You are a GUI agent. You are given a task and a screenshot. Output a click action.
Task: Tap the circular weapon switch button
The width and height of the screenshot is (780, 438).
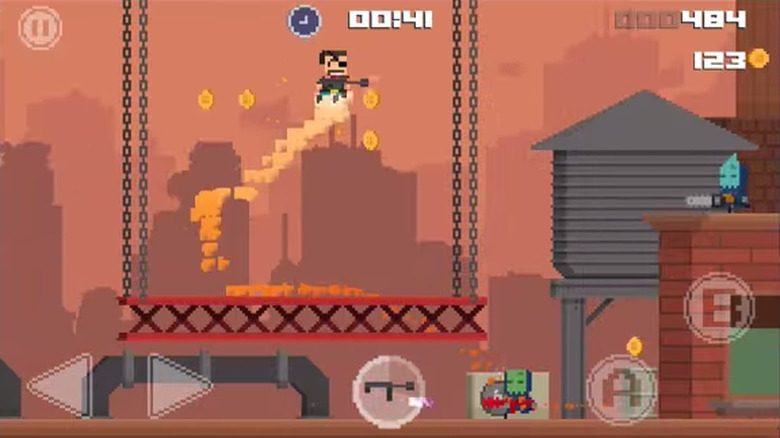[389, 390]
